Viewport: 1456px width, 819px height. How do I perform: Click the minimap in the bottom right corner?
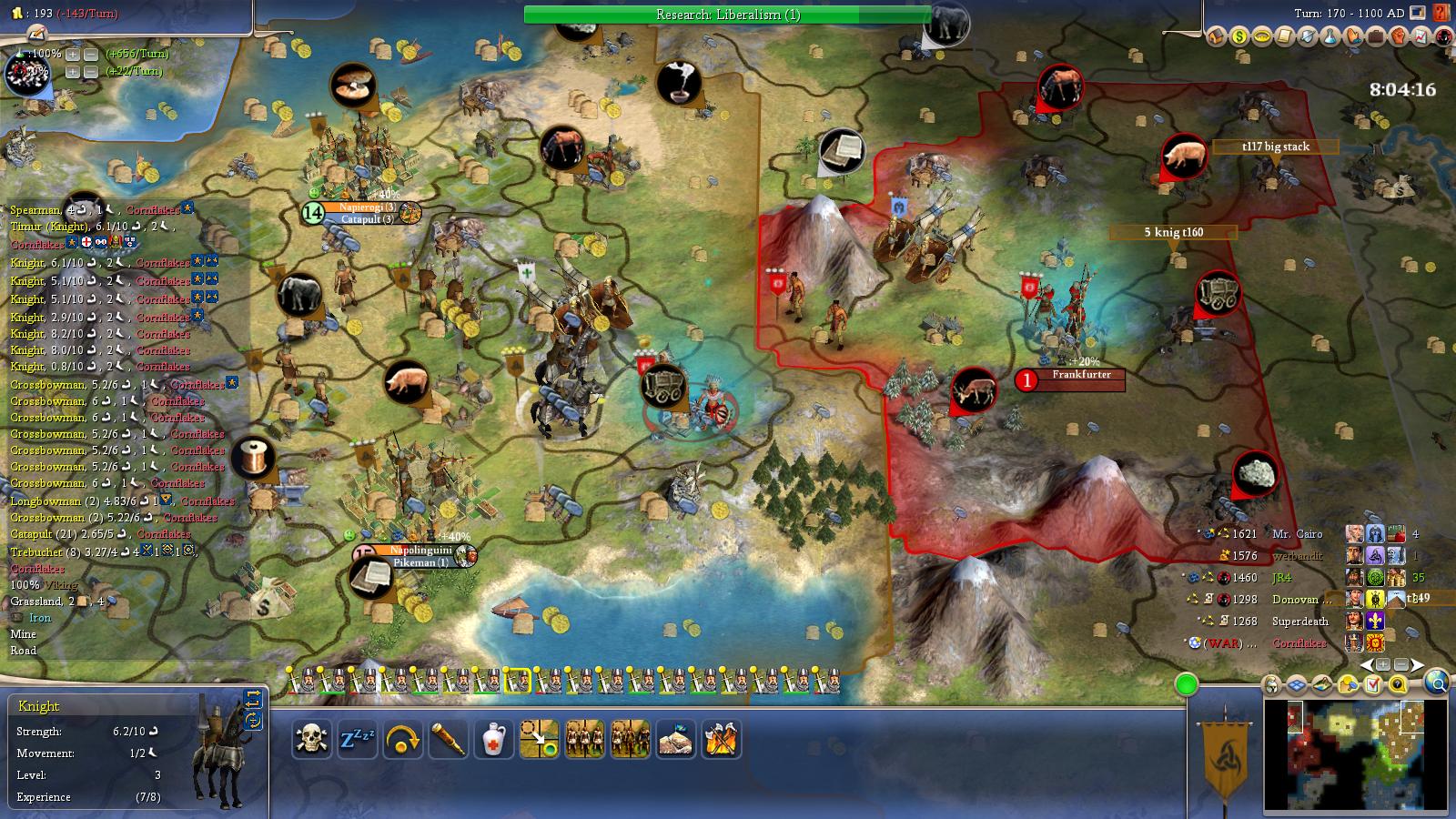click(1356, 755)
